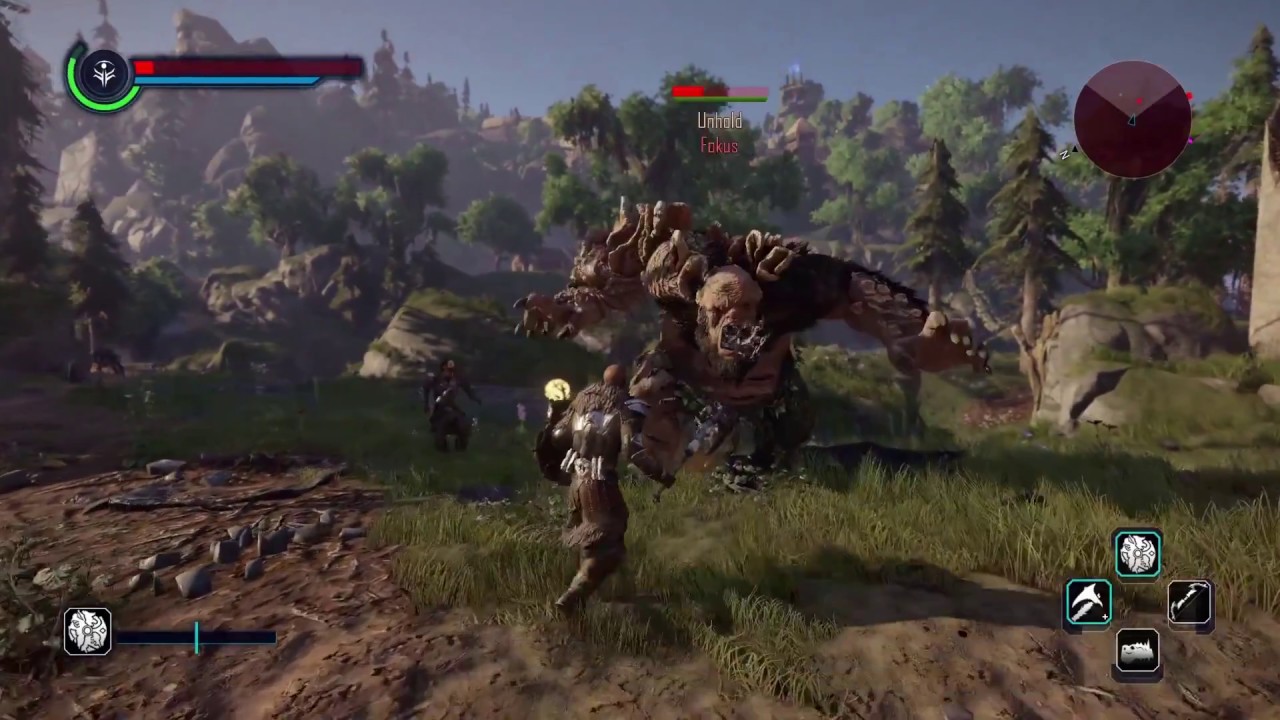Equip the axe weapon quick slot
Image resolution: width=1280 pixels, height=720 pixels.
coord(1088,603)
